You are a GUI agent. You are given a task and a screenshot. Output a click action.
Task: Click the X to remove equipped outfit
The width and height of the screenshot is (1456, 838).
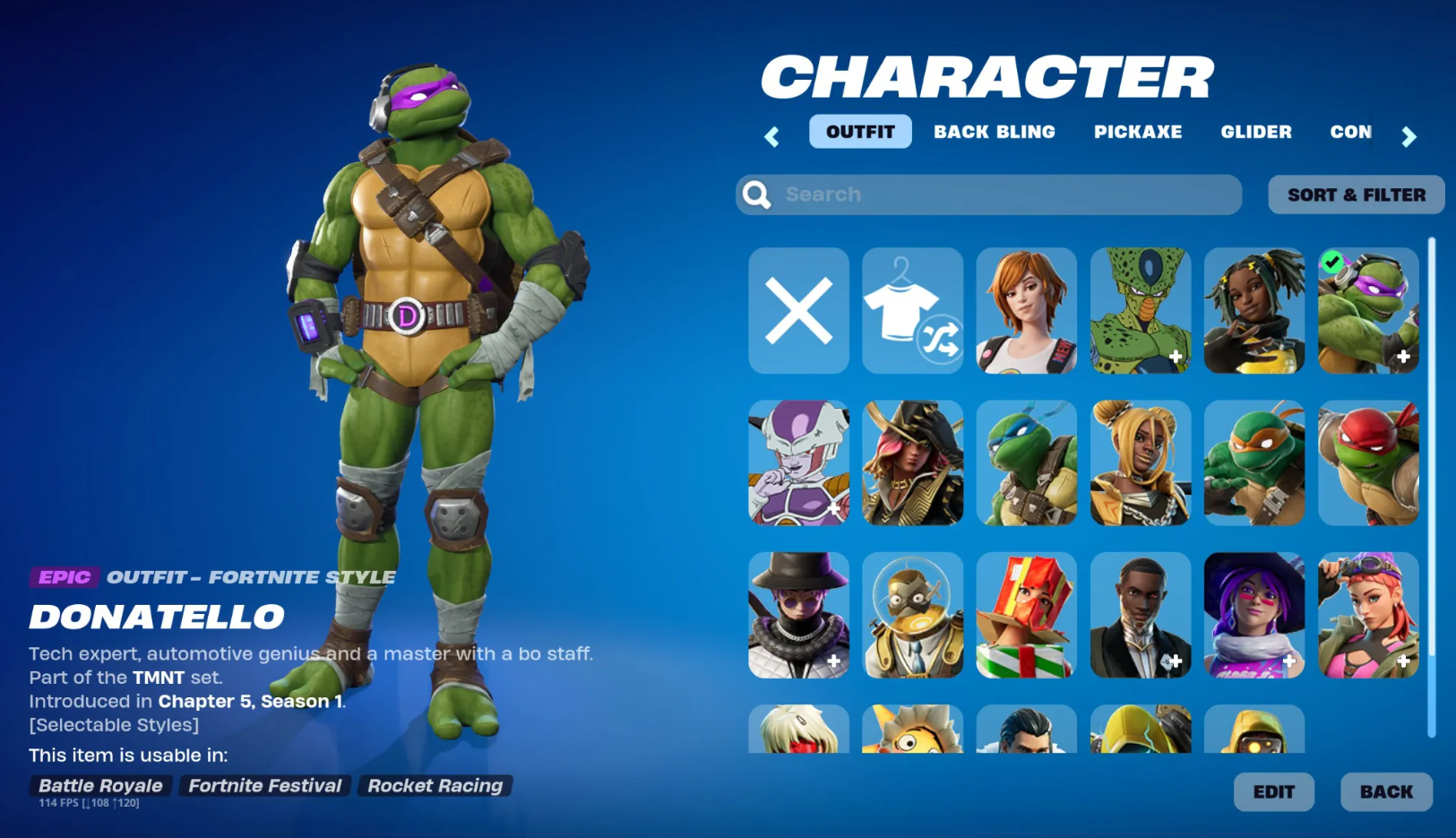(x=797, y=311)
